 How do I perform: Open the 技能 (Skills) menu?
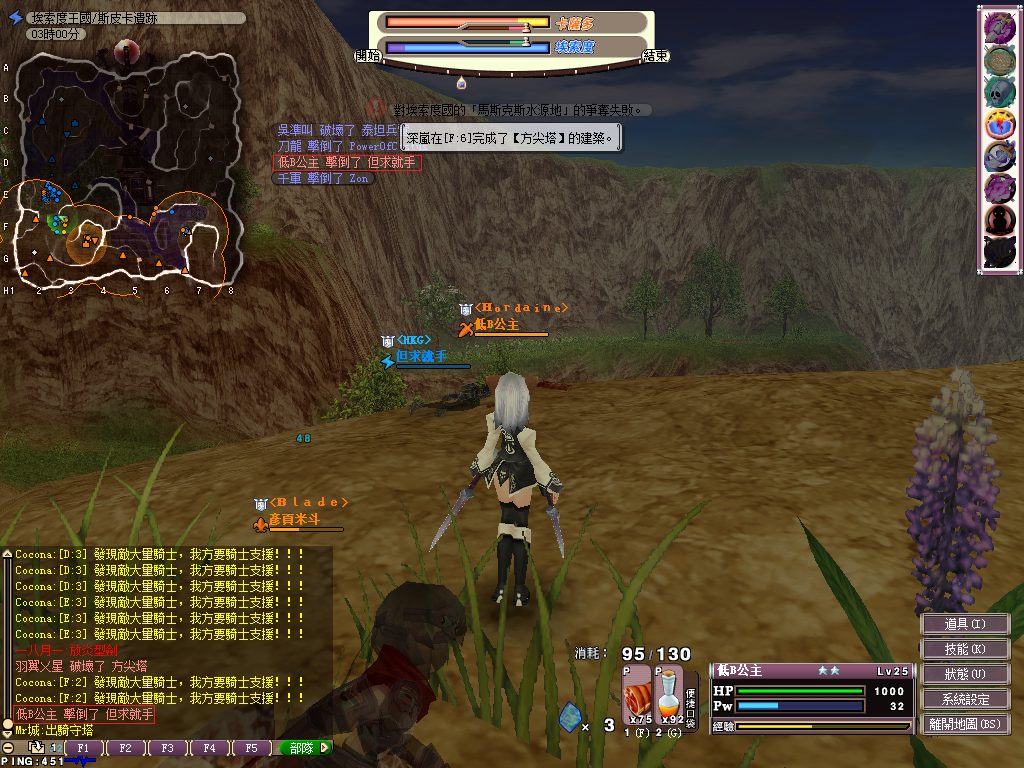pos(964,649)
